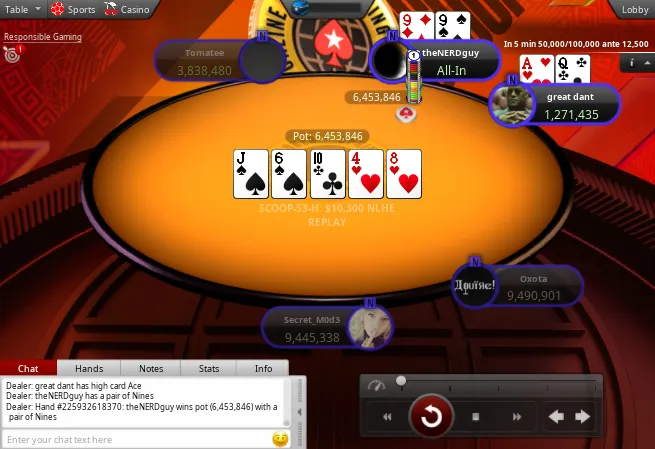Screen dimensions: 655x449
Task: Open the Info tab
Action: pyautogui.click(x=263, y=368)
